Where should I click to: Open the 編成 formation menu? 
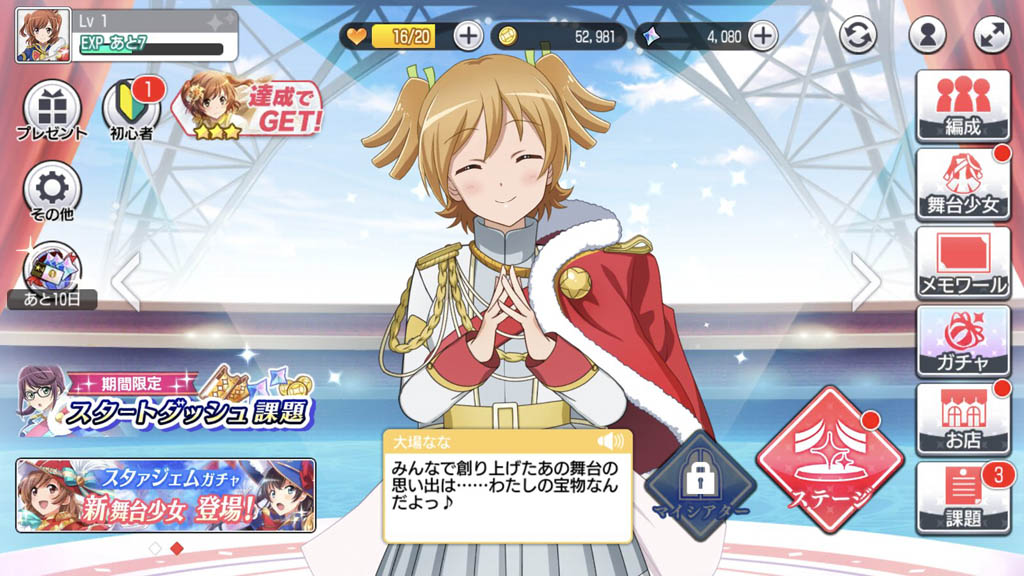(963, 104)
